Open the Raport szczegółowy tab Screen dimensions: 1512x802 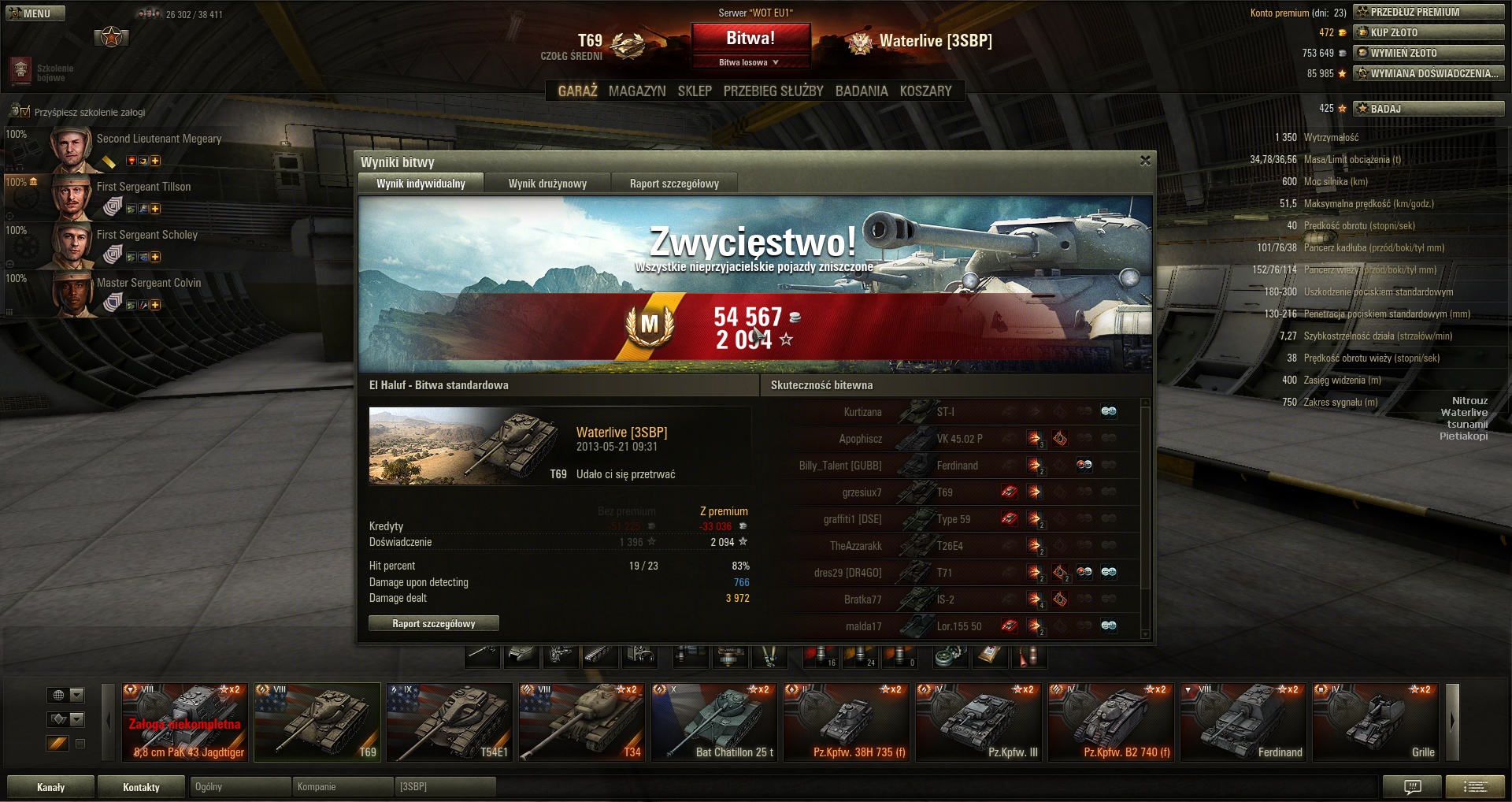[x=674, y=184]
